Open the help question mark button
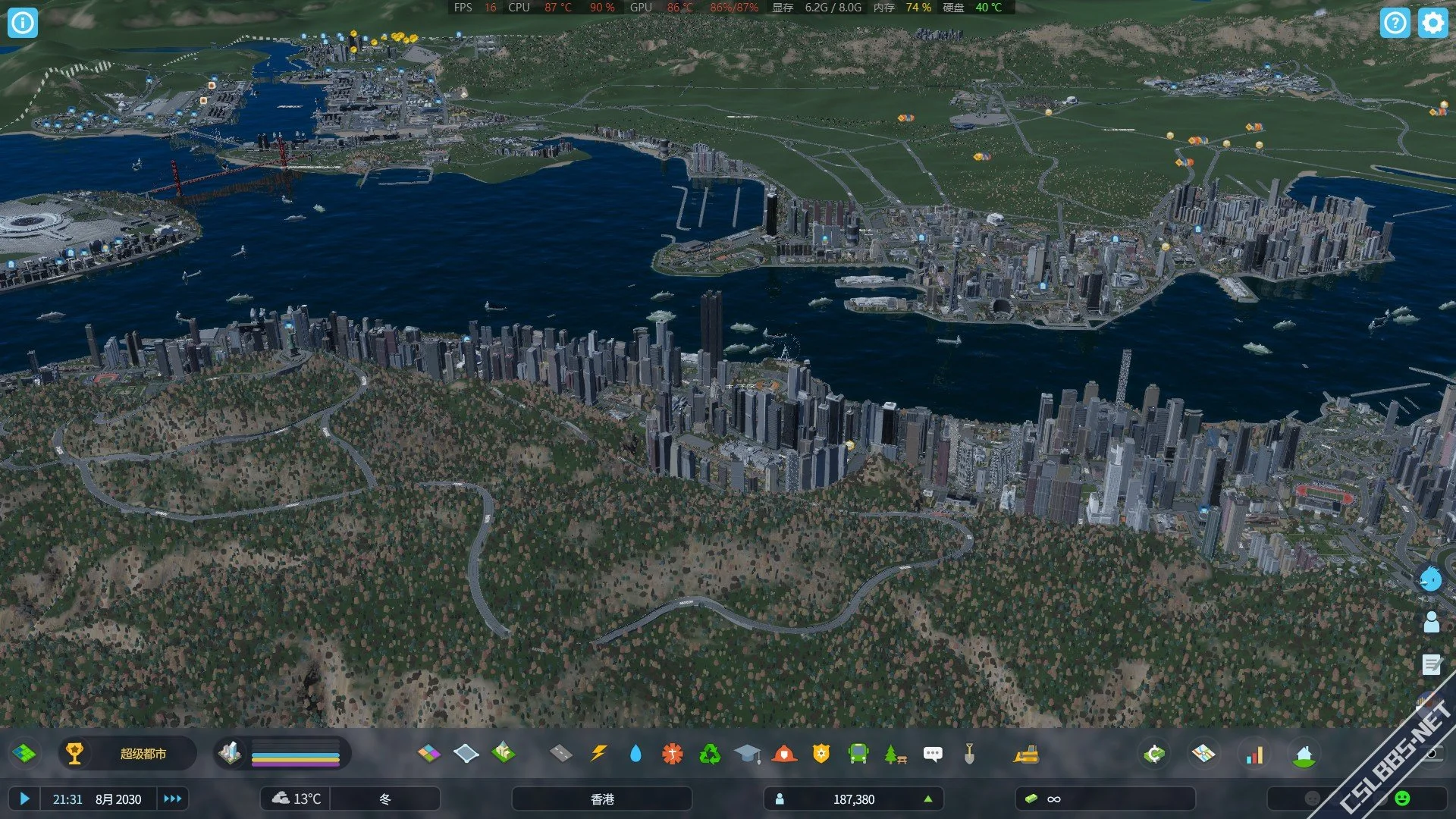This screenshot has width=1456, height=819. (x=1395, y=23)
